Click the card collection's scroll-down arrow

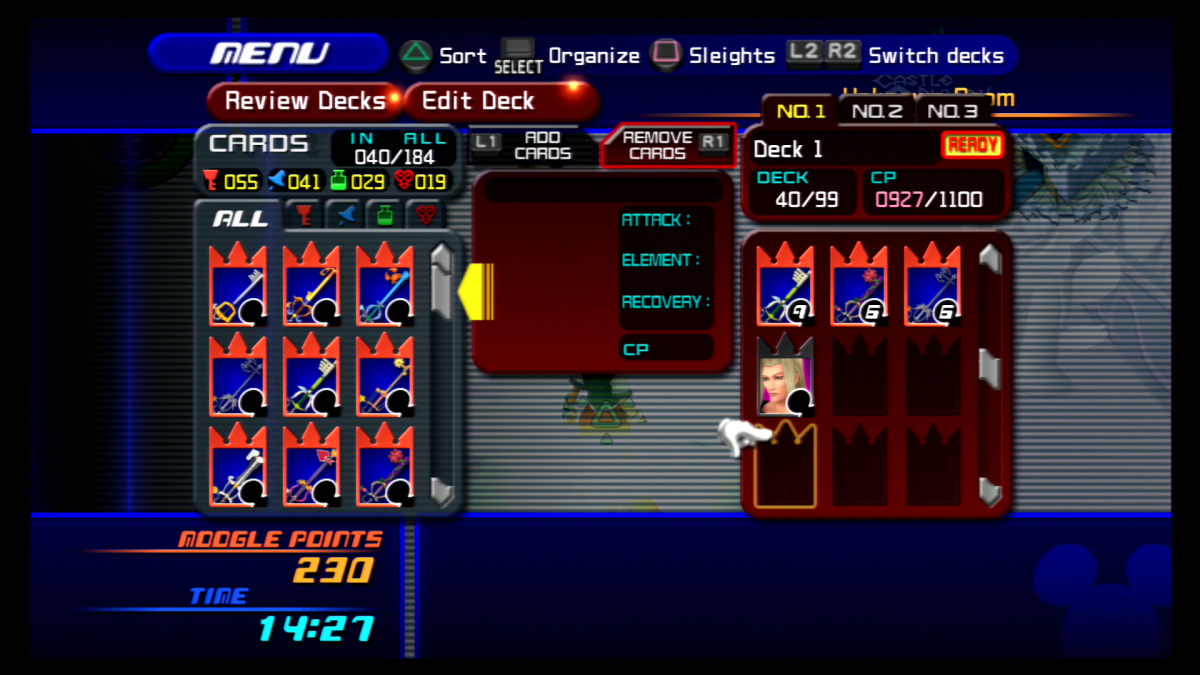coord(443,490)
